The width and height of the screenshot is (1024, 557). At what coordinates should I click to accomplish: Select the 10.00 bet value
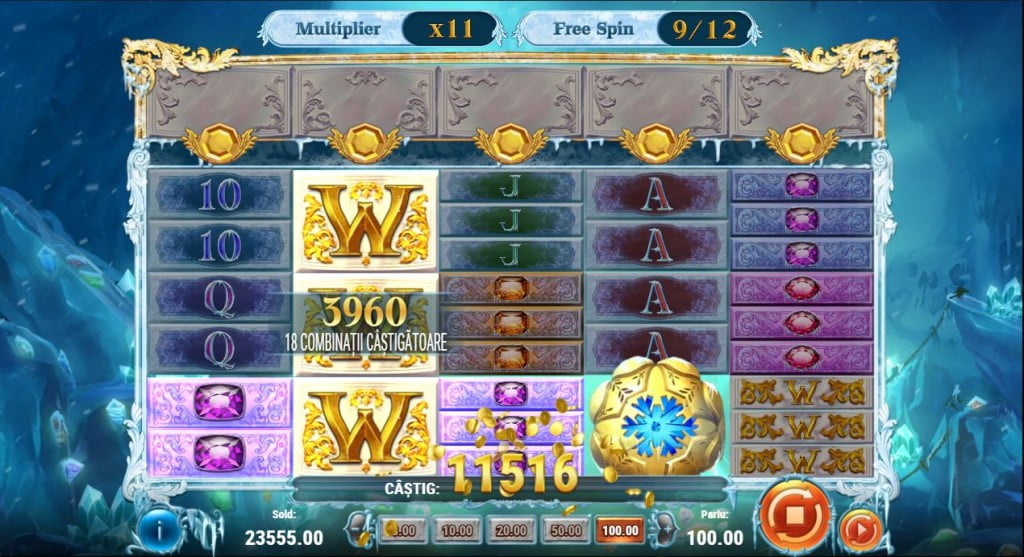click(x=459, y=529)
